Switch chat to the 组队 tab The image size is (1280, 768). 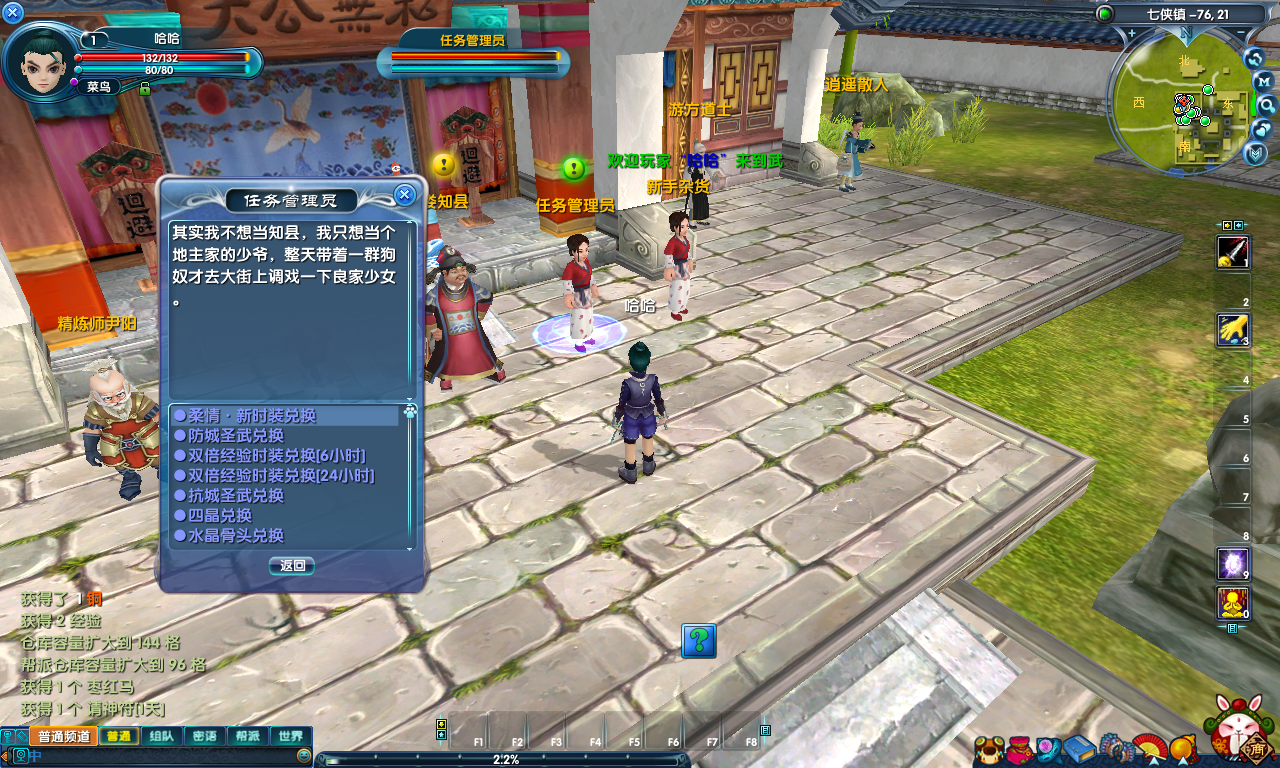(161, 736)
